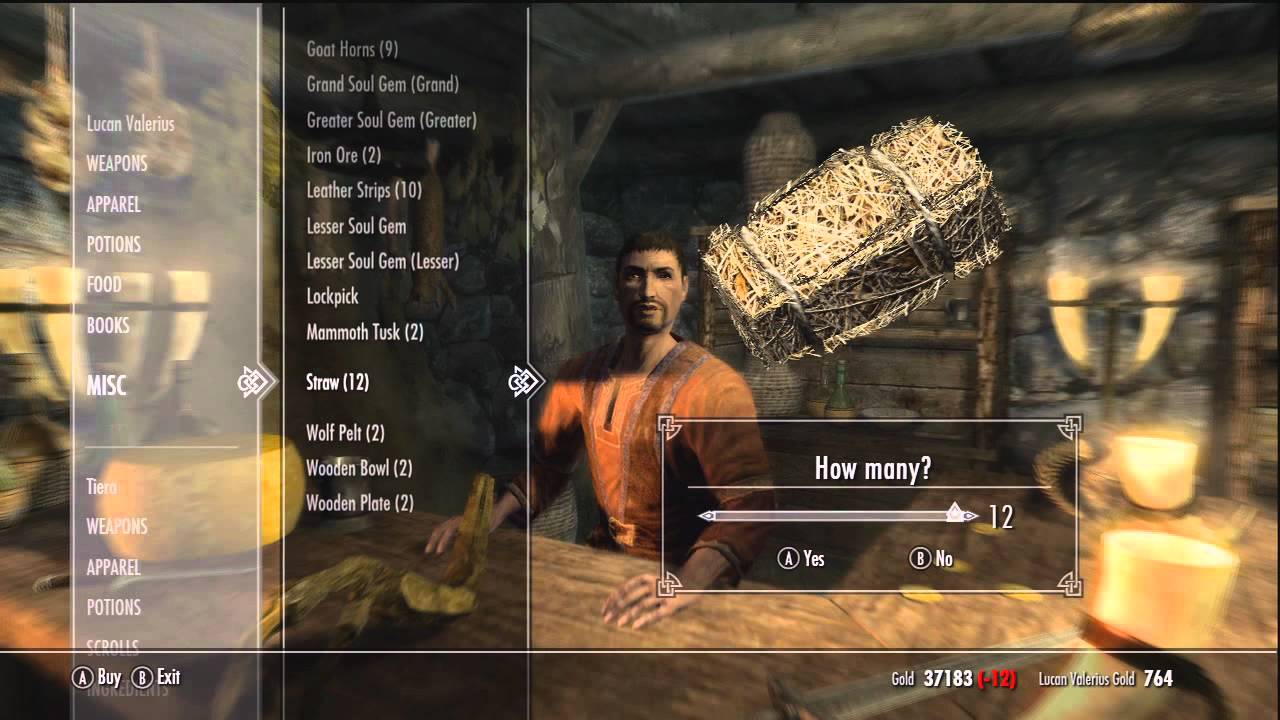Click Yes to confirm the purchase

click(x=800, y=560)
